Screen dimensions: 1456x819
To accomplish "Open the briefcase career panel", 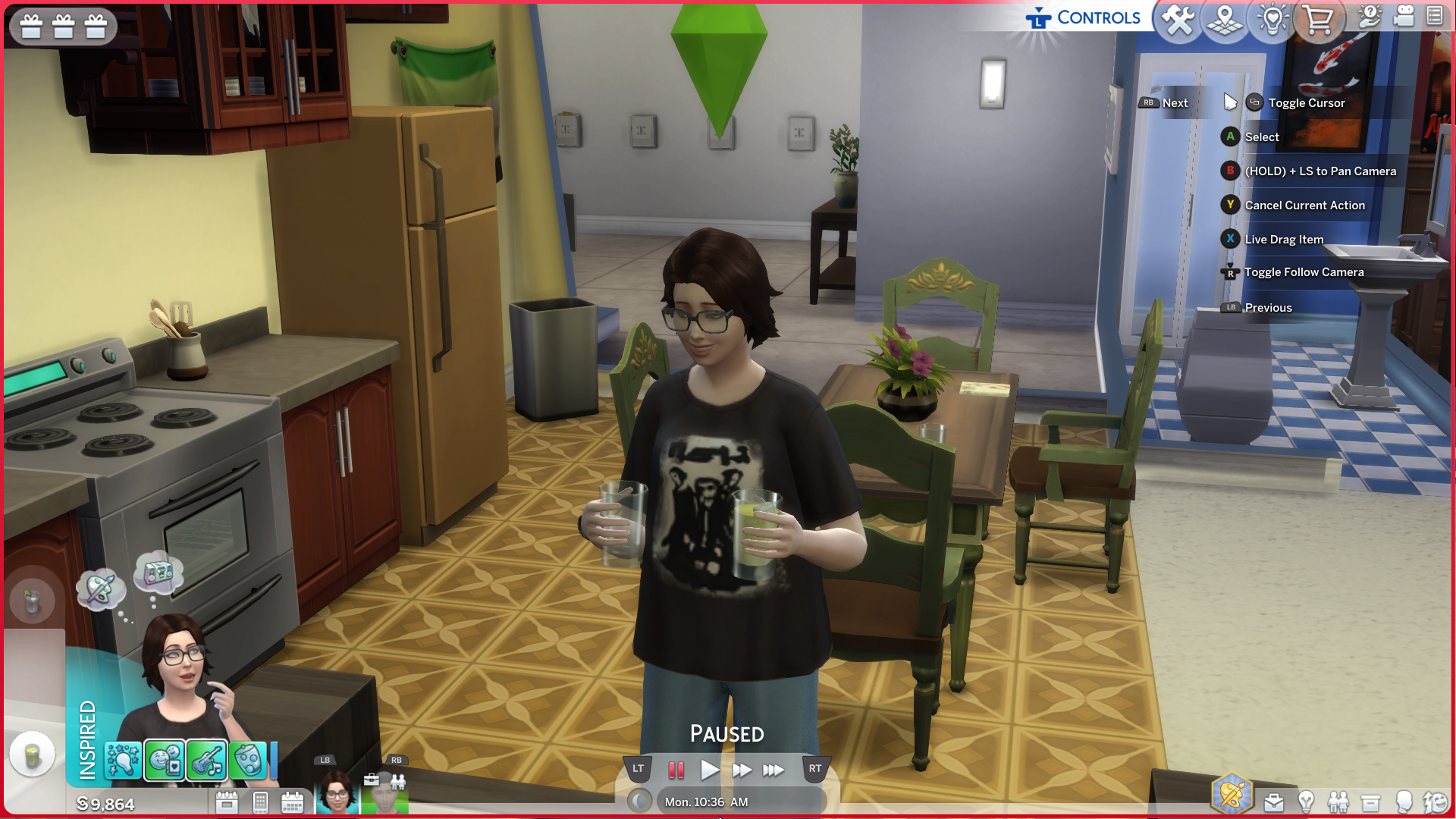I will click(x=1274, y=802).
